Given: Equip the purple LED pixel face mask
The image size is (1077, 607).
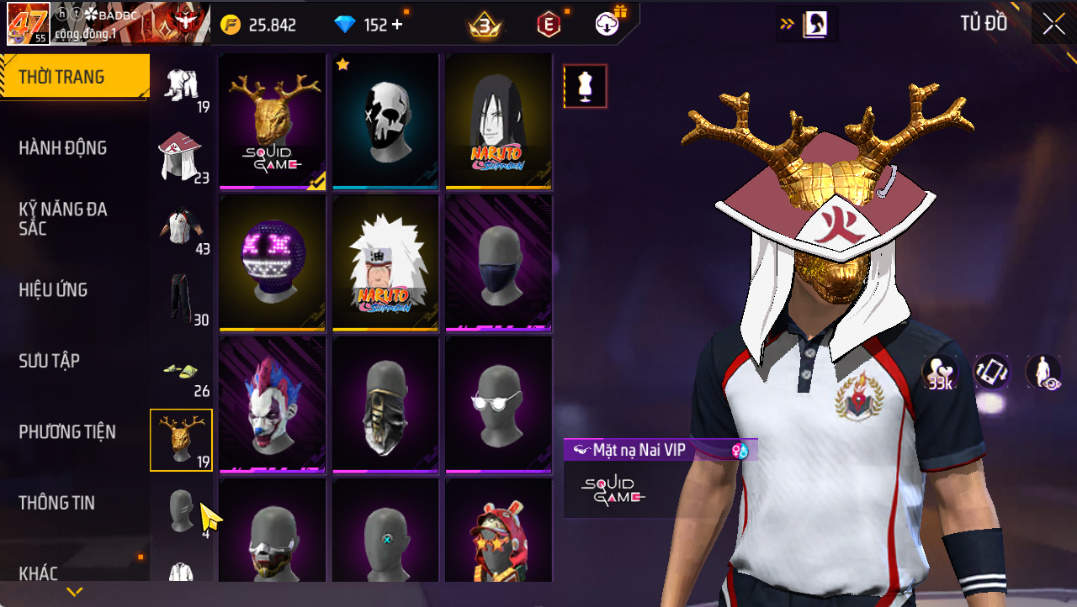Looking at the screenshot, I should pos(273,263).
